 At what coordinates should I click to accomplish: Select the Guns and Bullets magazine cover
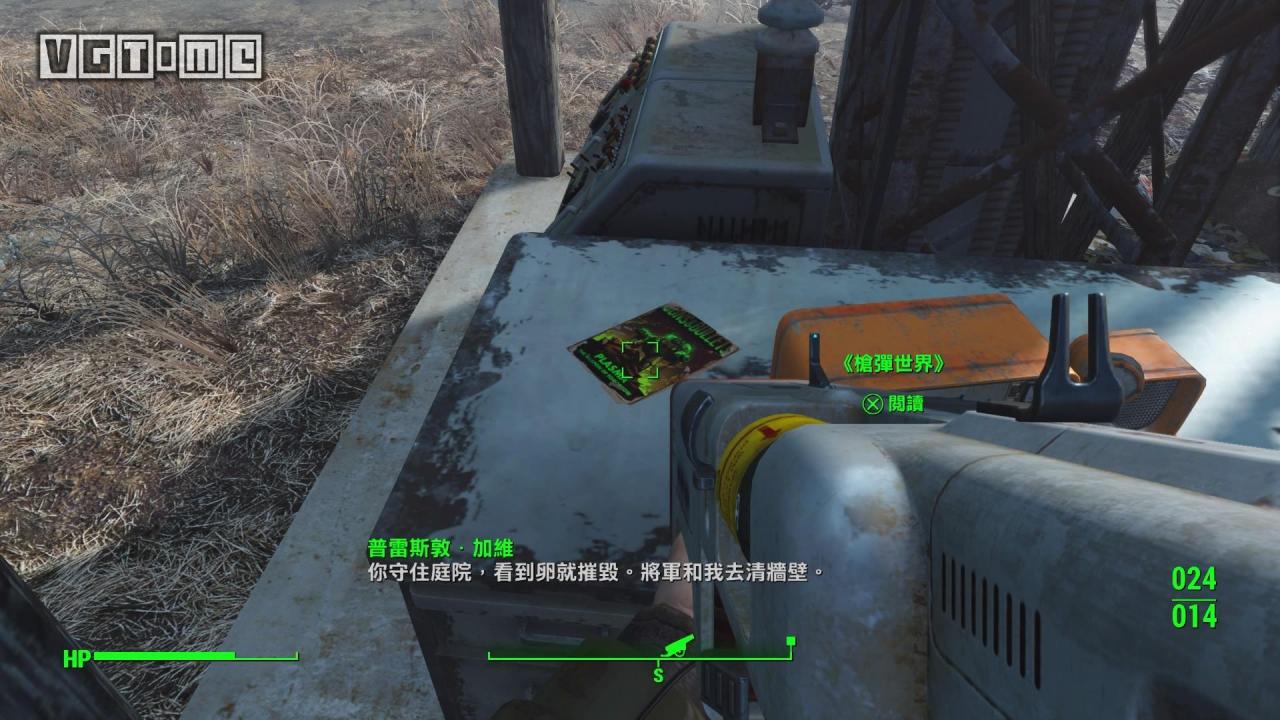click(650, 353)
